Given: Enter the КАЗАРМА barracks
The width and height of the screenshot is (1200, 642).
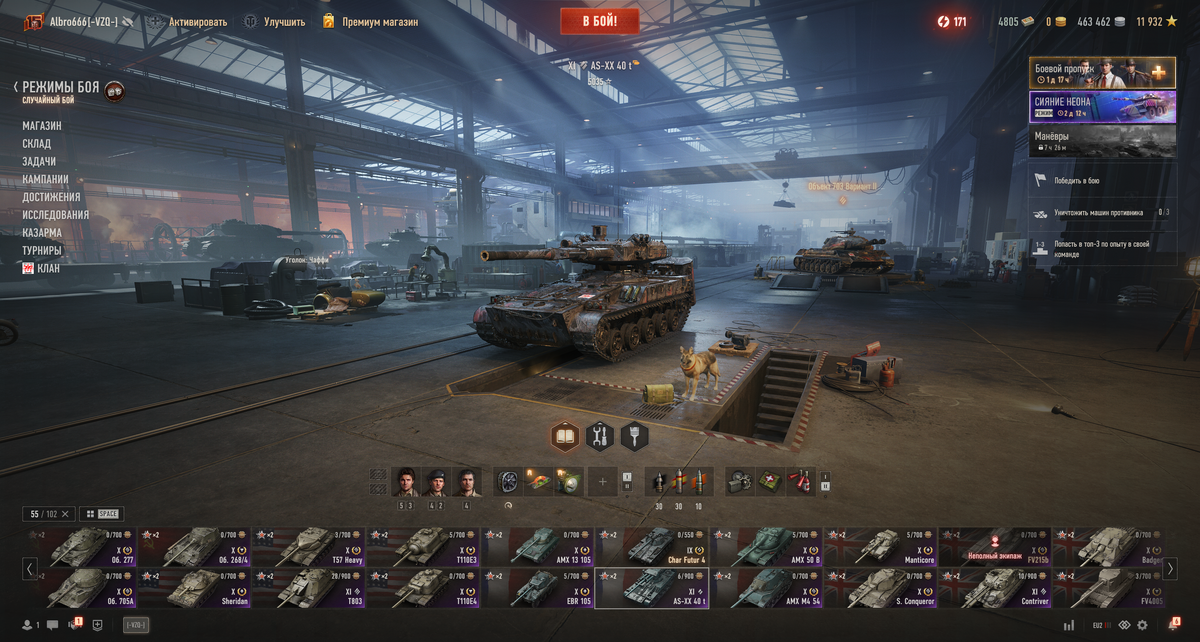Looking at the screenshot, I should 42,232.
